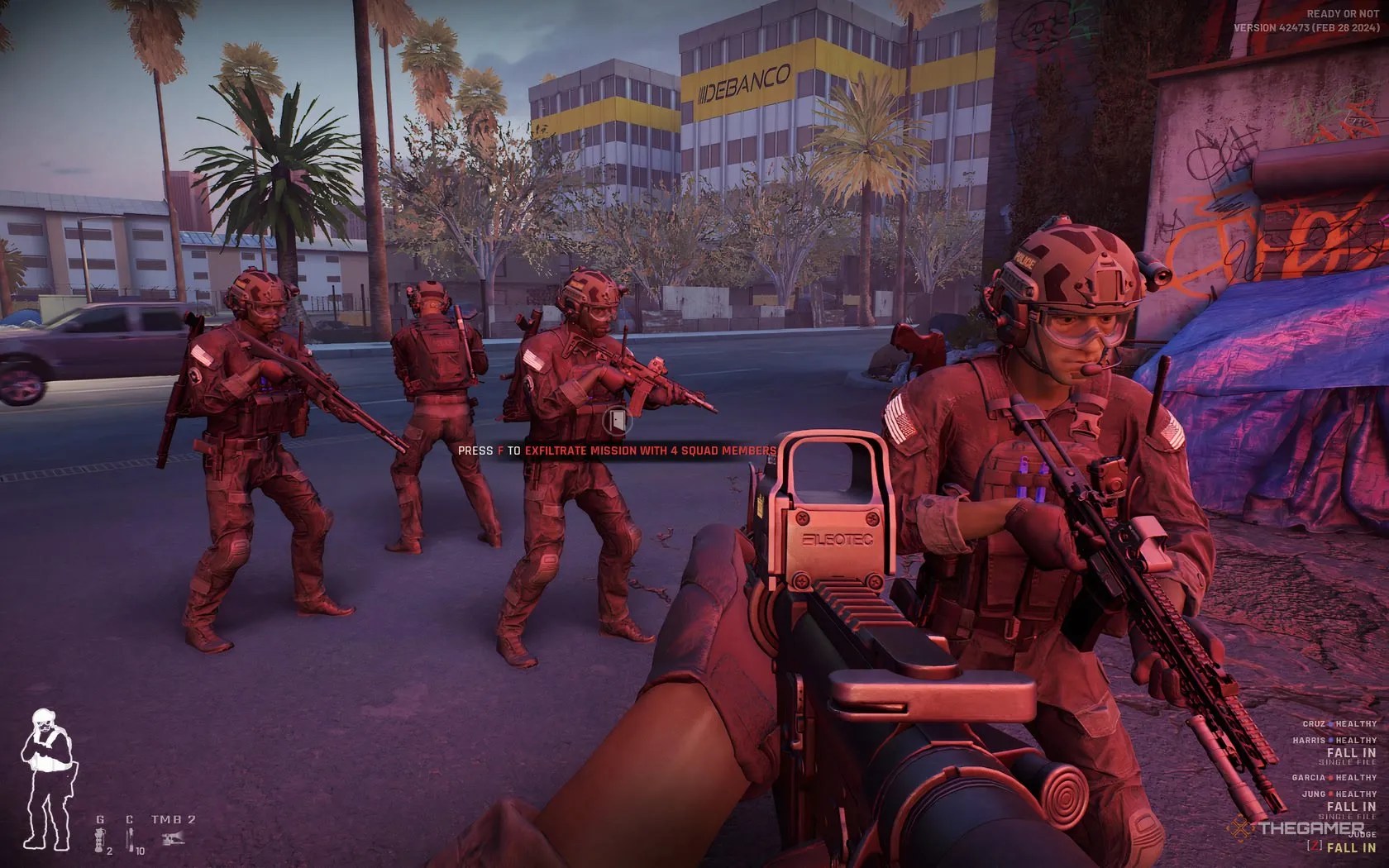Expand Harris's FALL IN command details
This screenshot has width=1389, height=868.
(x=1351, y=752)
